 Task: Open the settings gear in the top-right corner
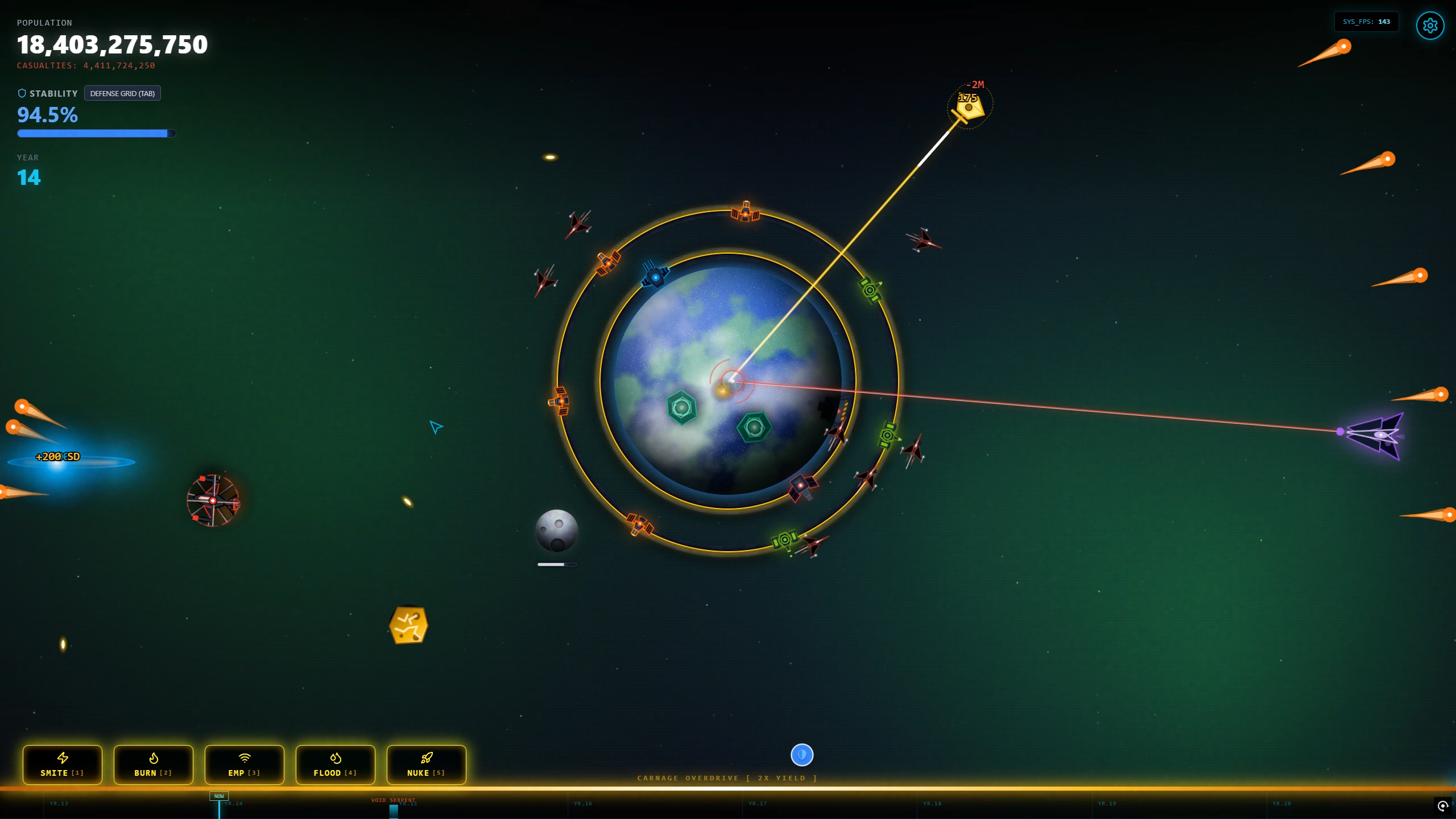[1430, 25]
